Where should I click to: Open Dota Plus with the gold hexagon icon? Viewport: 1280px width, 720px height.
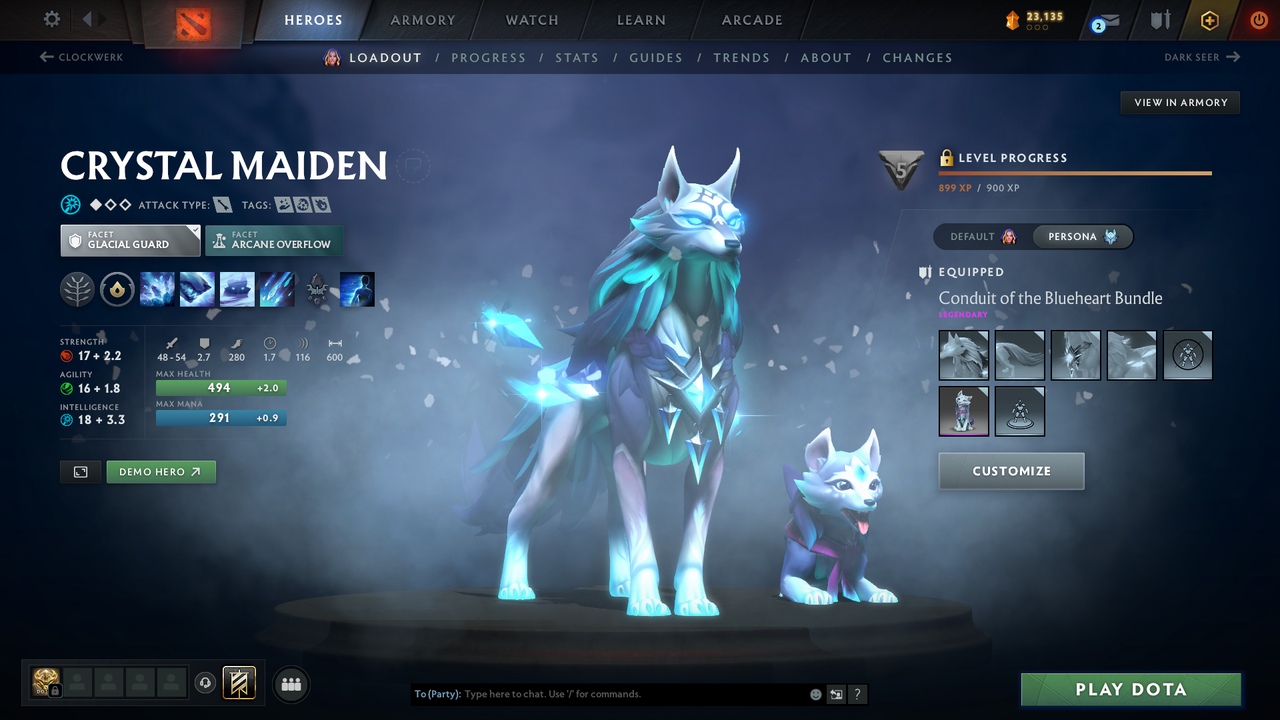pos(1209,19)
